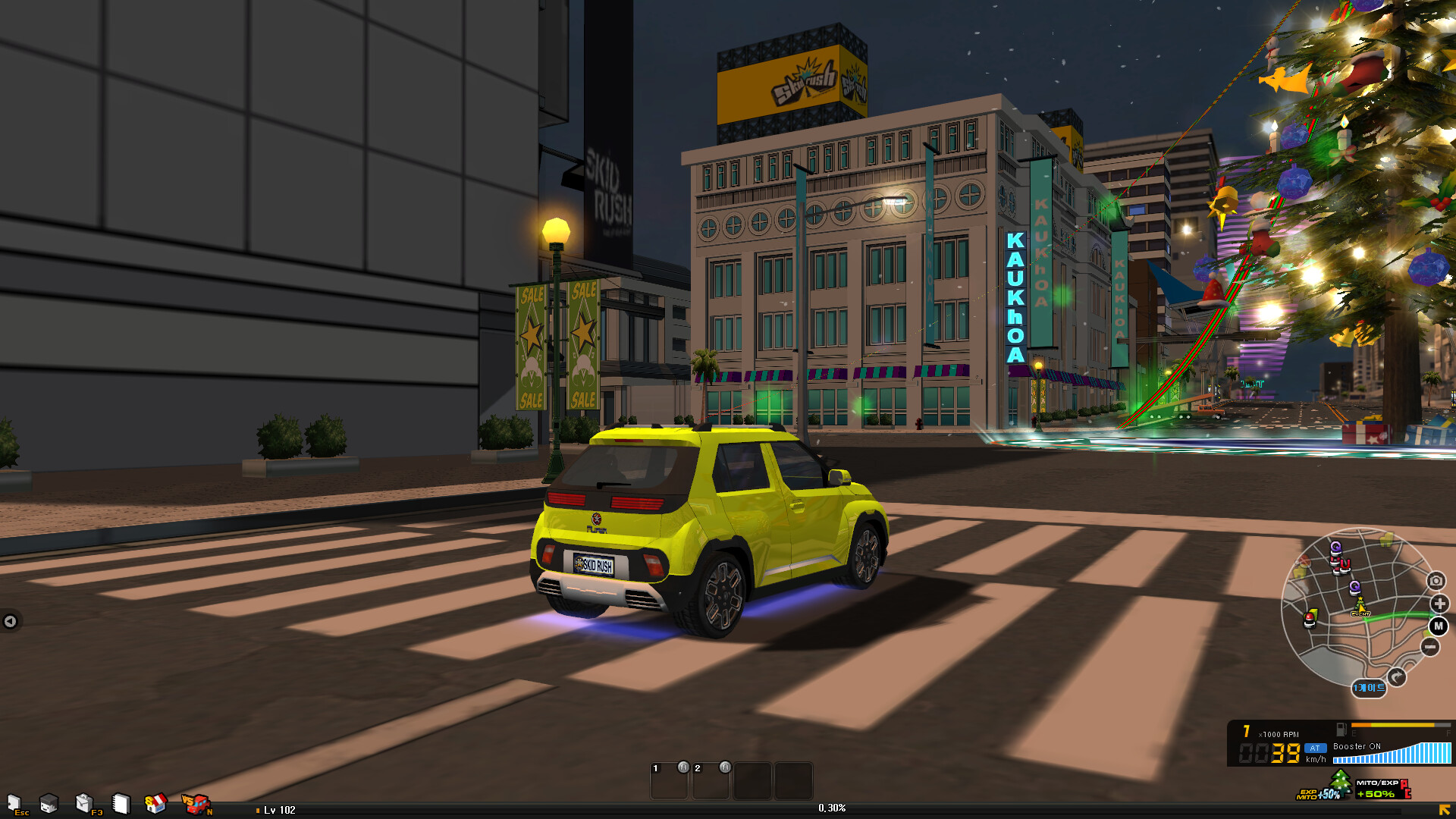
Task: Open the notebook journal icon in taskbar
Action: click(x=121, y=802)
